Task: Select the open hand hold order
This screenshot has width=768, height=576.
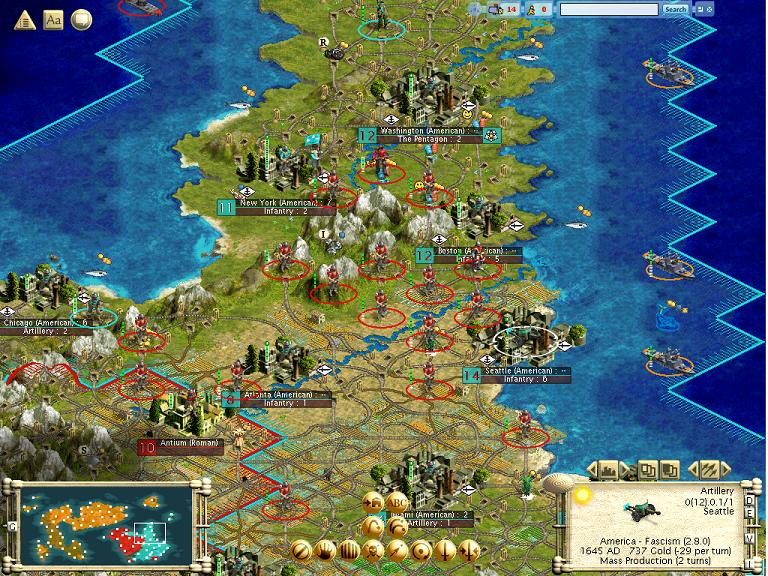Action: pos(326,550)
